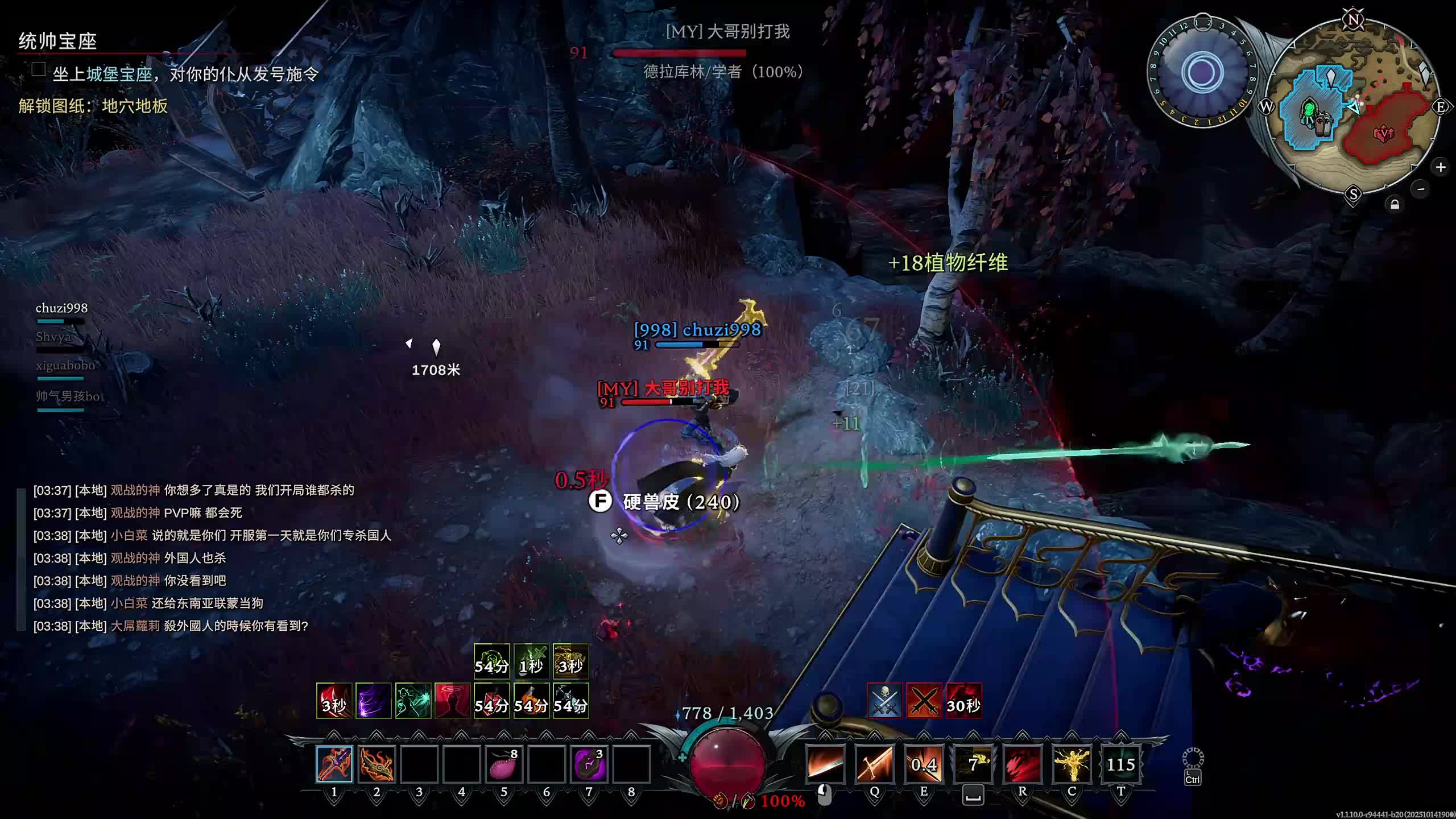Equip the flaming crossbow in hotbar slot 2
The width and height of the screenshot is (1456, 819).
click(x=377, y=764)
